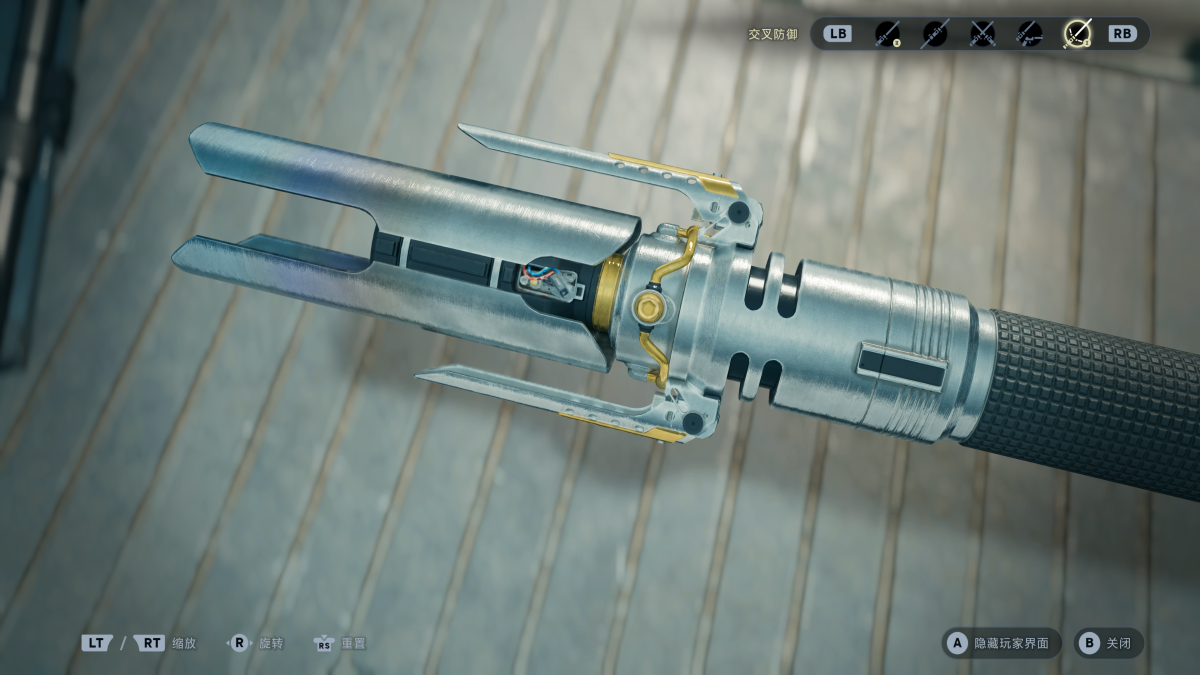
Task: Switch to the crossed dual-wield sabers stance
Action: 982,34
